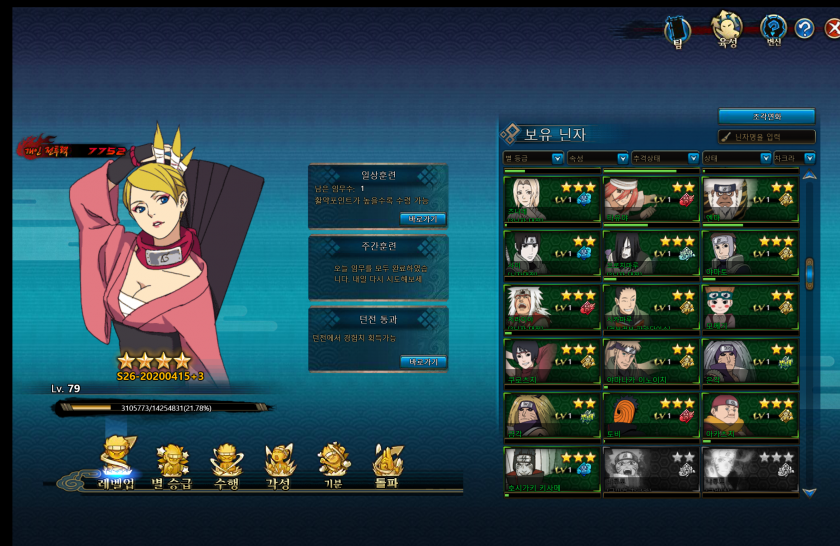Switch to the 별 승급 tab

coord(172,466)
